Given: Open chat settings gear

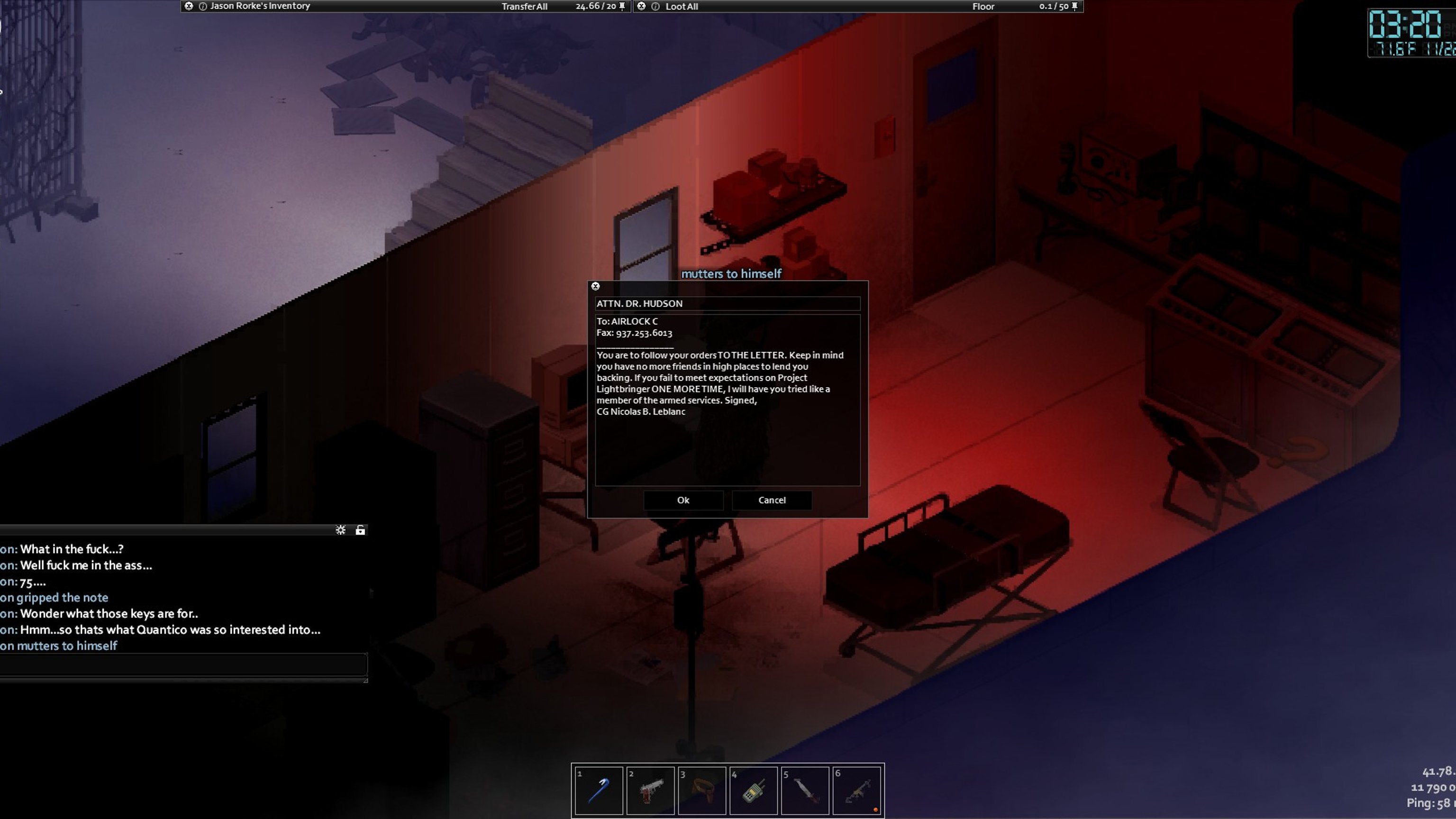Looking at the screenshot, I should point(340,530).
